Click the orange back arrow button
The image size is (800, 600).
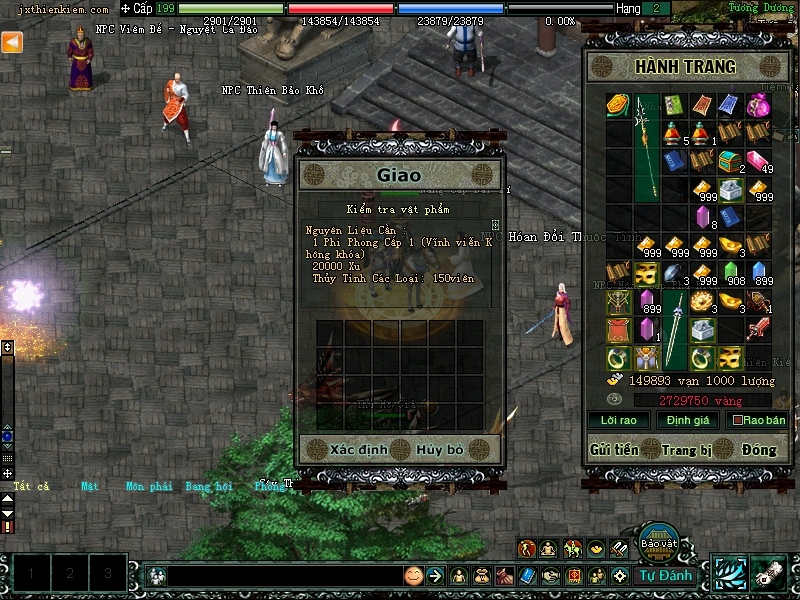12,42
